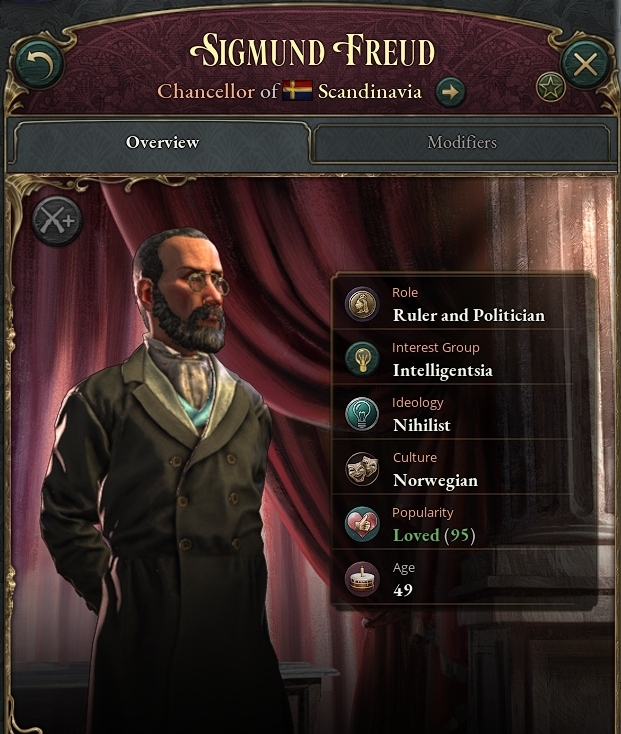
Task: Click the Scandinavia country name link
Action: pyautogui.click(x=369, y=92)
